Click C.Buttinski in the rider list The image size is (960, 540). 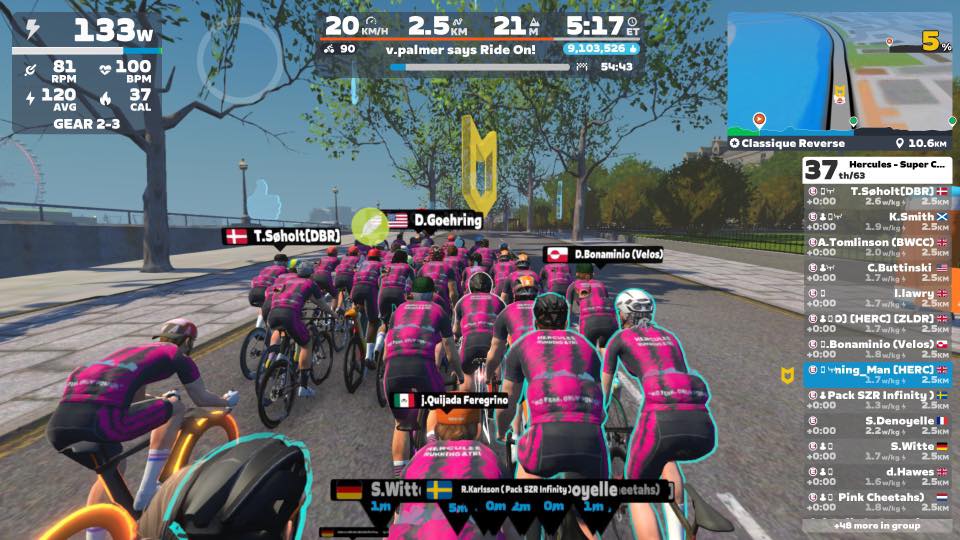click(878, 273)
